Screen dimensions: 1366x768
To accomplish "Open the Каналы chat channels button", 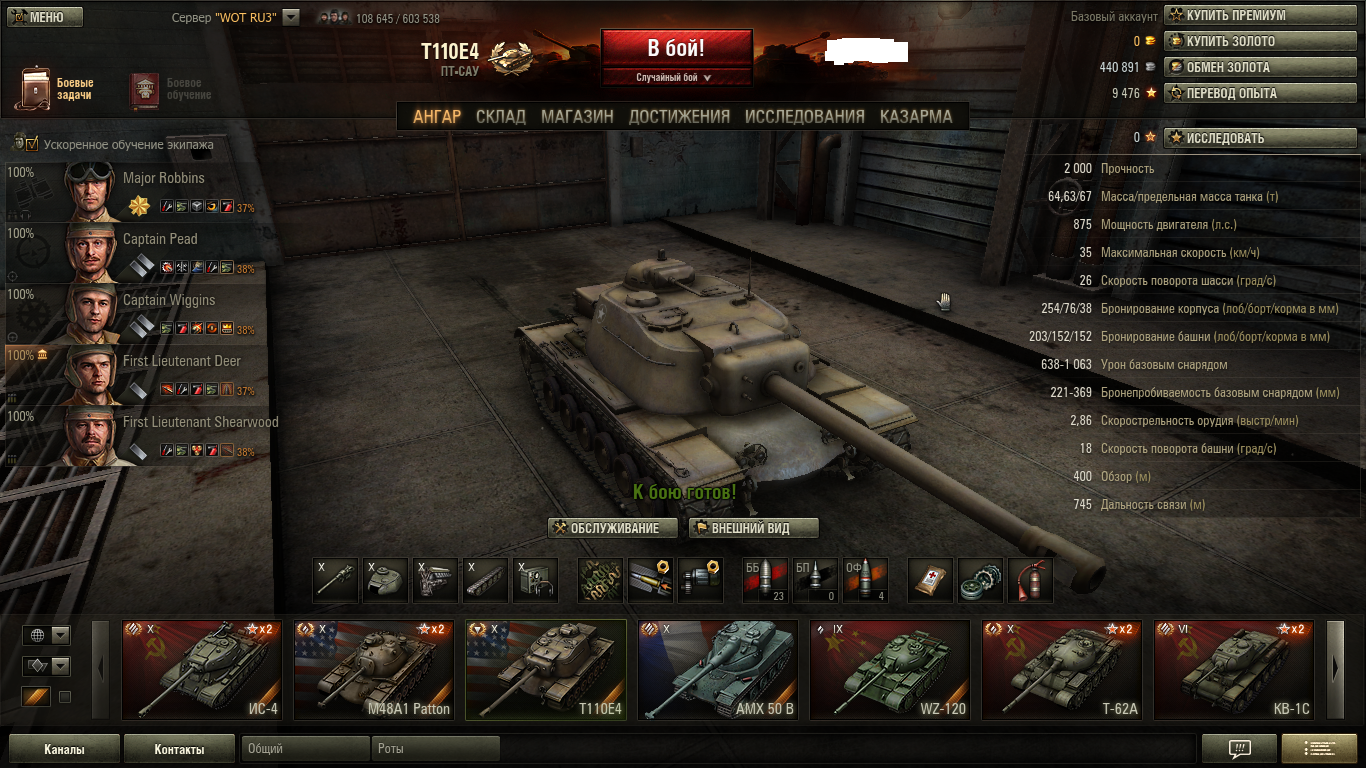I will click(64, 749).
